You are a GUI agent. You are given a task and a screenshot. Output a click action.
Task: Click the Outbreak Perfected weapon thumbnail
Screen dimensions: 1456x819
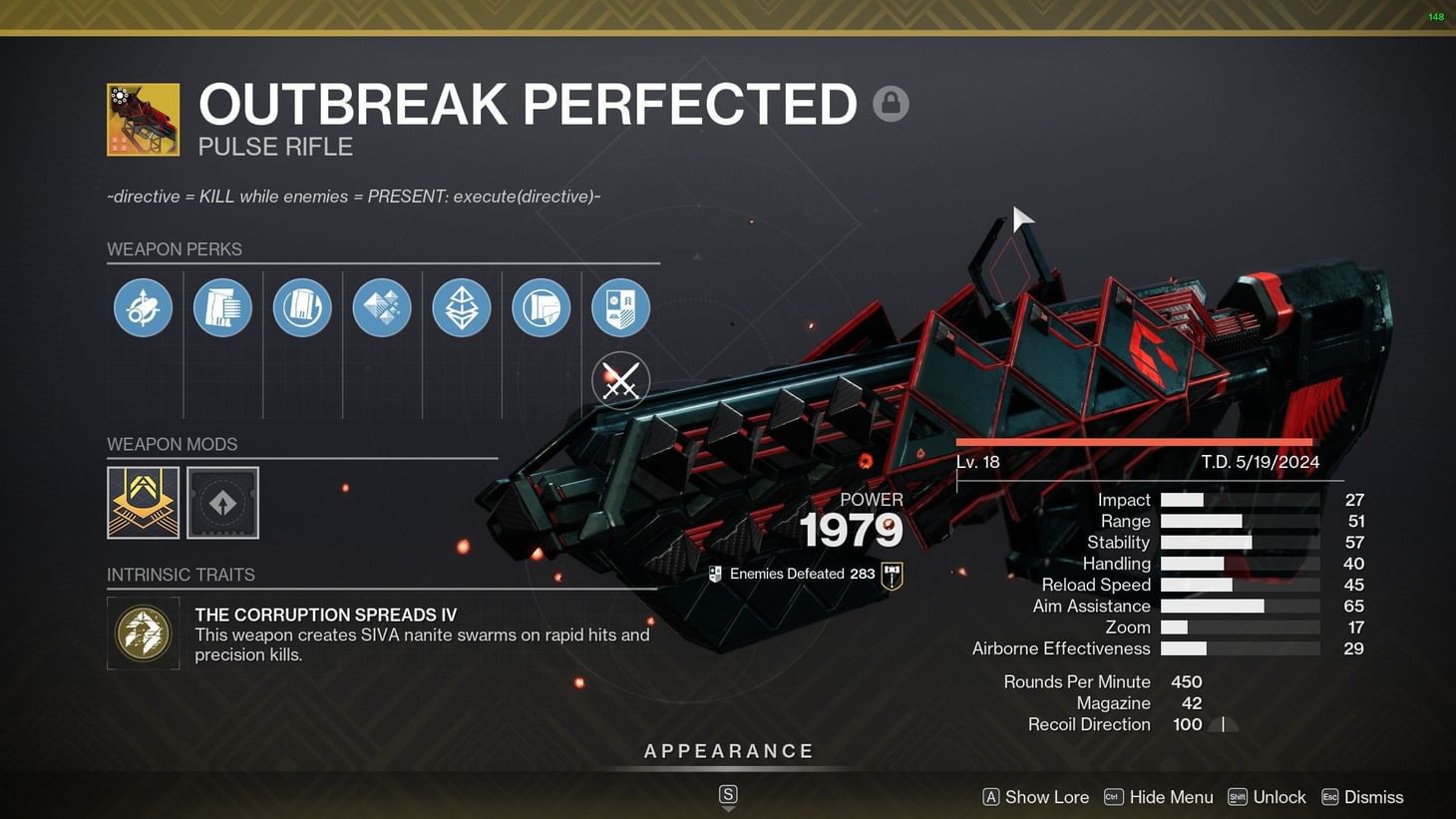coord(143,119)
